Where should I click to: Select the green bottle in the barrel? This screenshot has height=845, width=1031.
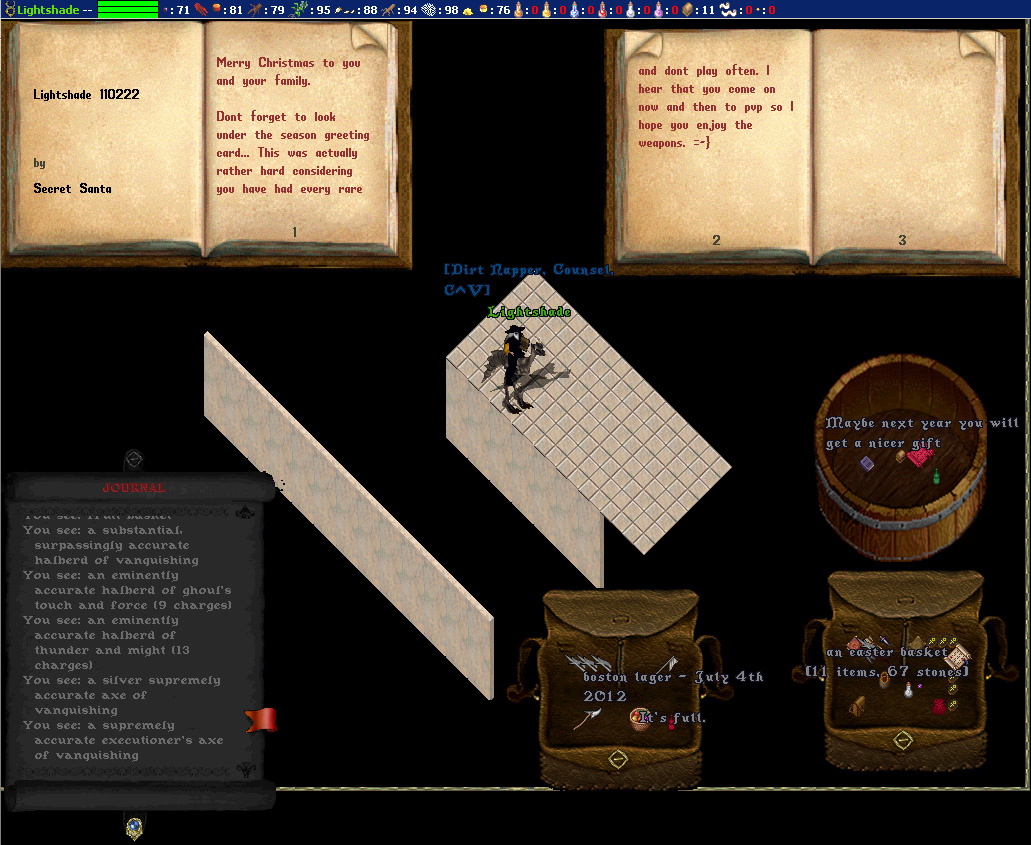[x=937, y=477]
